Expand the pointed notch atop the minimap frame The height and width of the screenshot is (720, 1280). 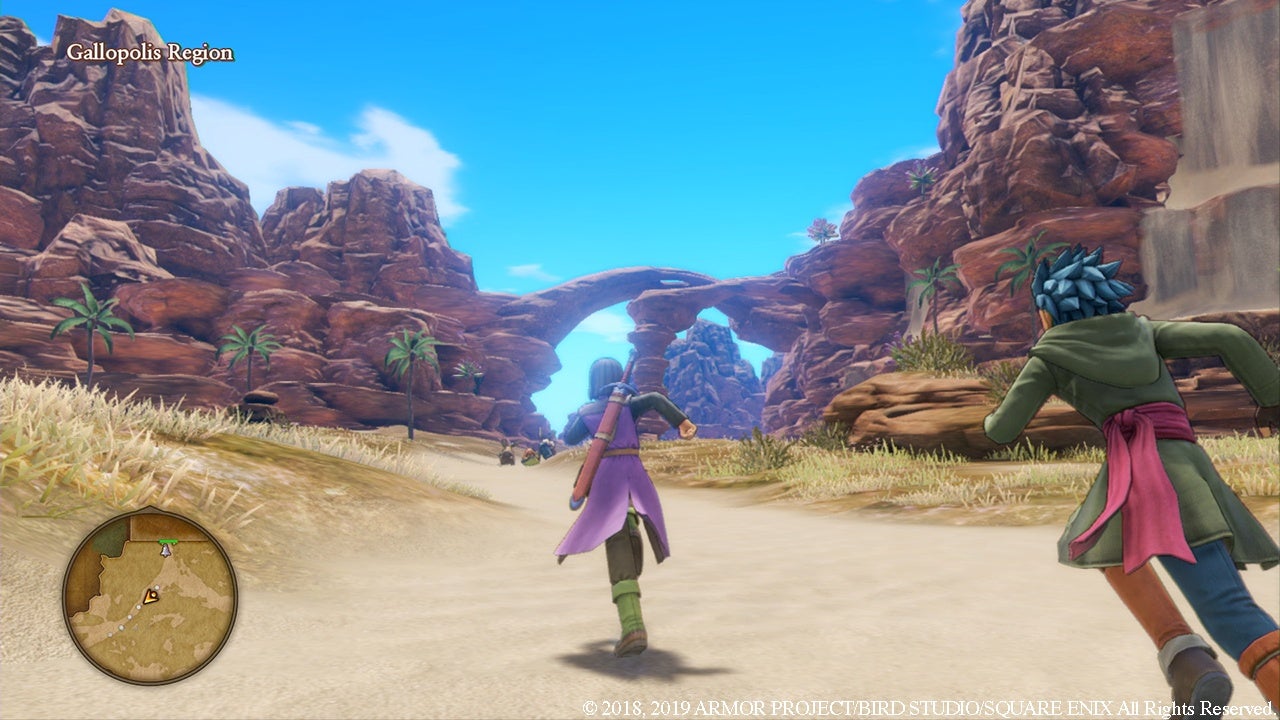click(x=149, y=507)
